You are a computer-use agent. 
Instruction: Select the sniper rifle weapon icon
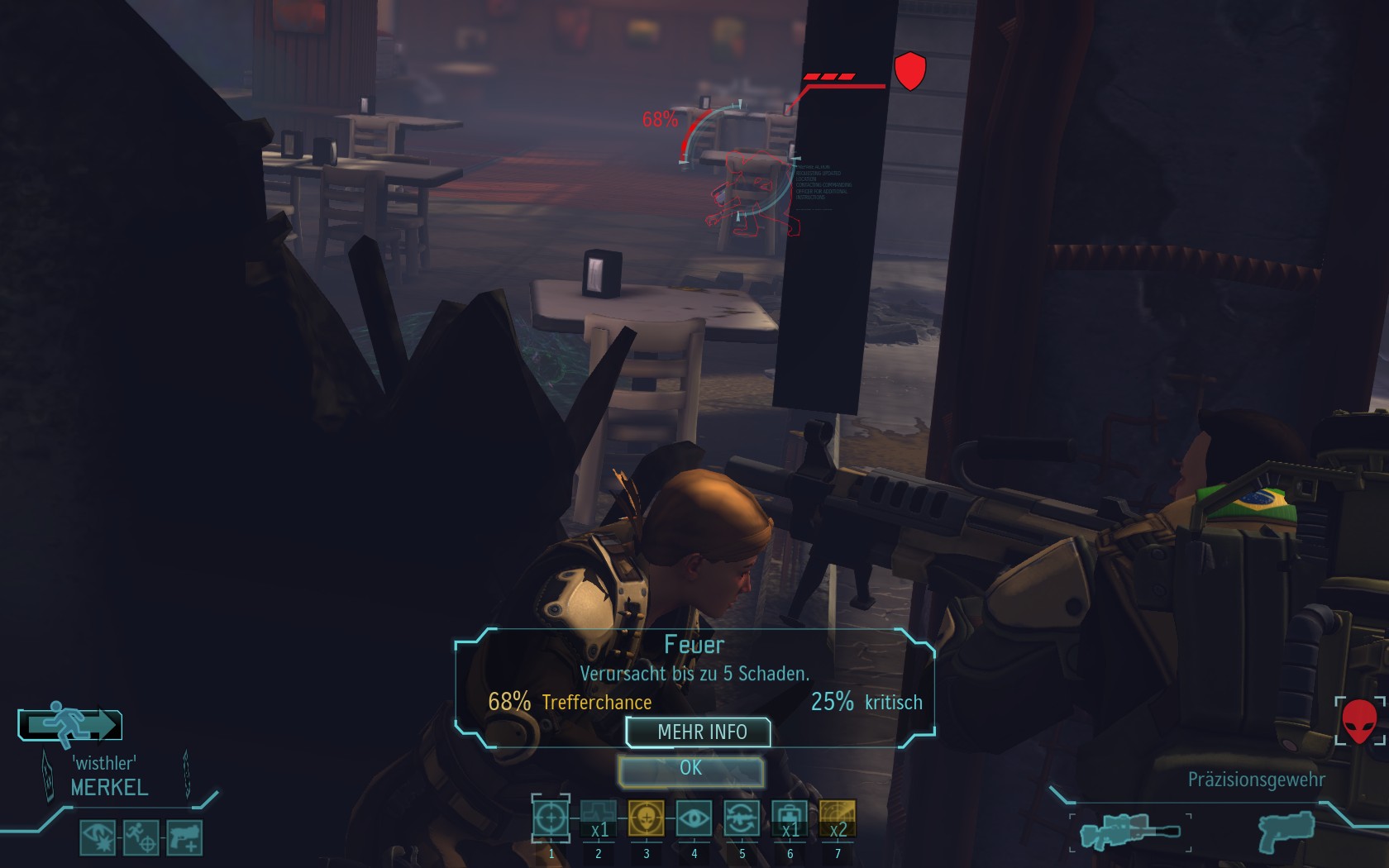coord(1129,831)
